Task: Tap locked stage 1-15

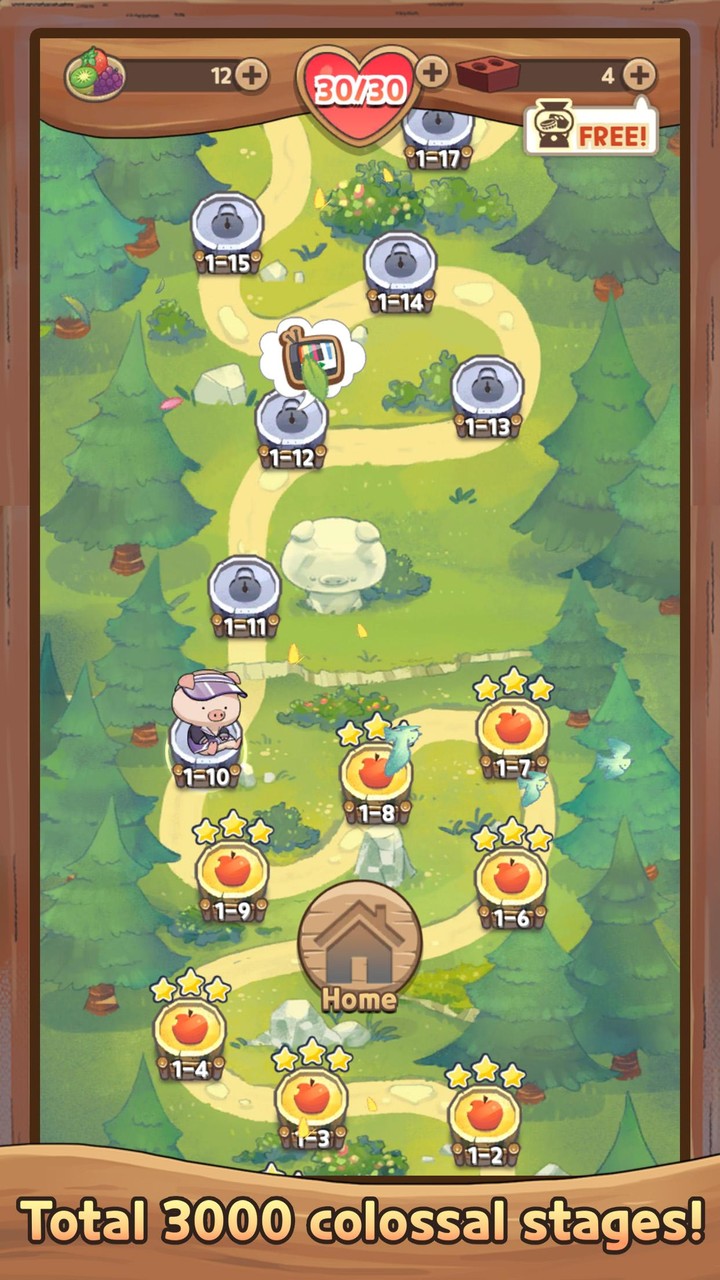Action: click(227, 227)
